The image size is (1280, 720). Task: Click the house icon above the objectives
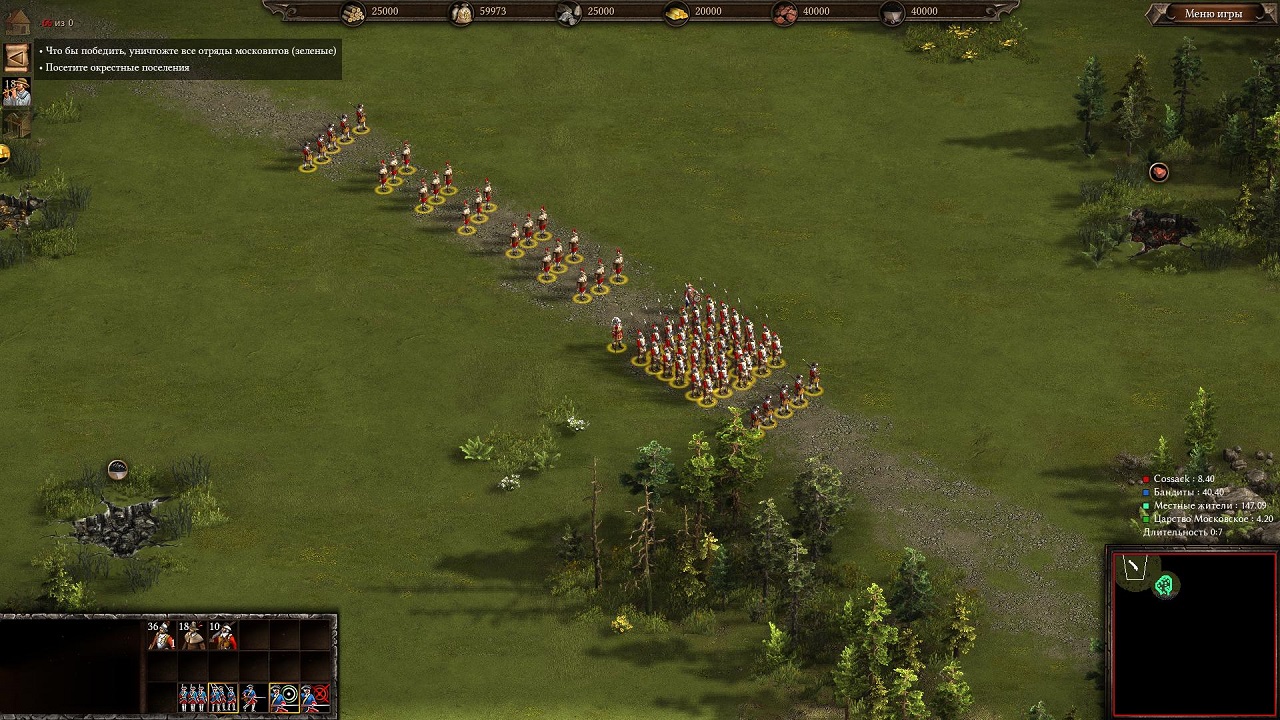[17, 21]
